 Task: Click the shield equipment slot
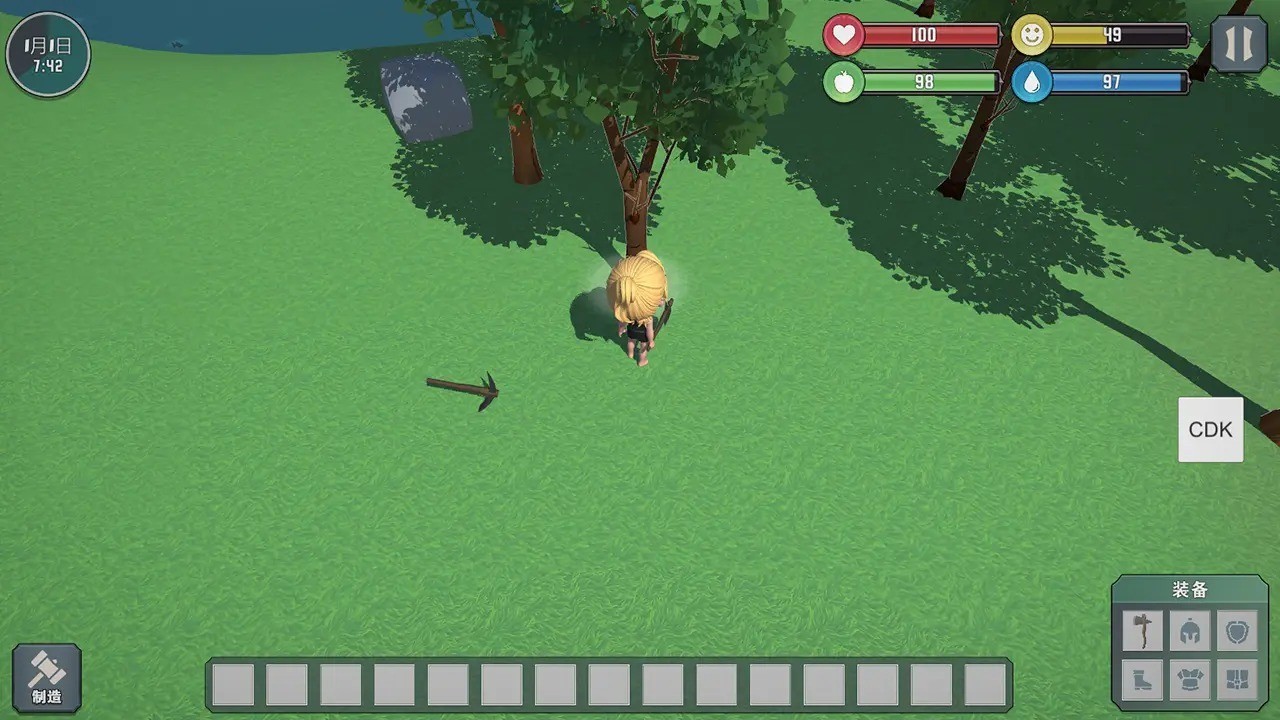click(1238, 630)
